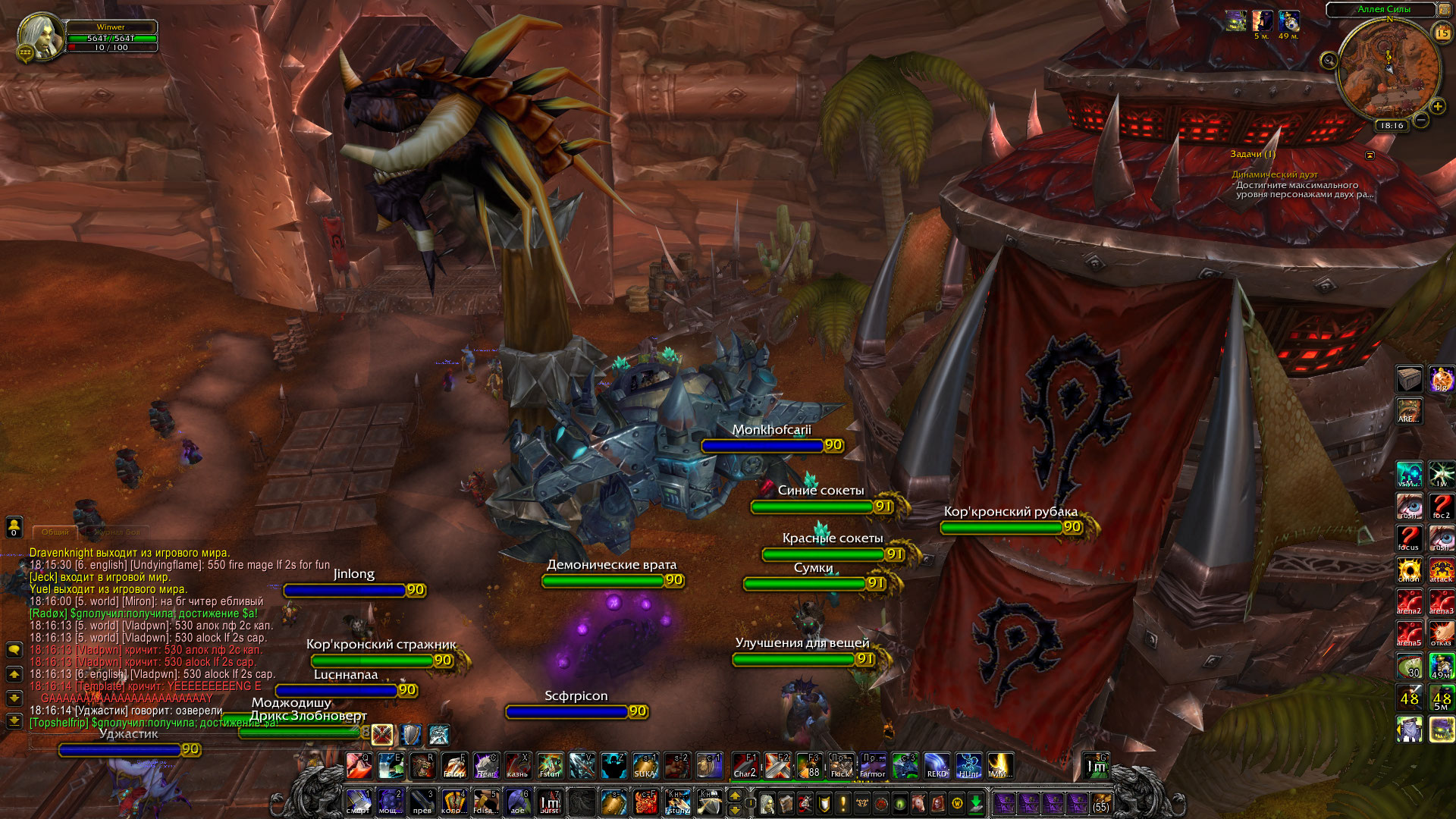Select the Динамический дуэт objective
The width and height of the screenshot is (1456, 819).
click(x=1274, y=174)
